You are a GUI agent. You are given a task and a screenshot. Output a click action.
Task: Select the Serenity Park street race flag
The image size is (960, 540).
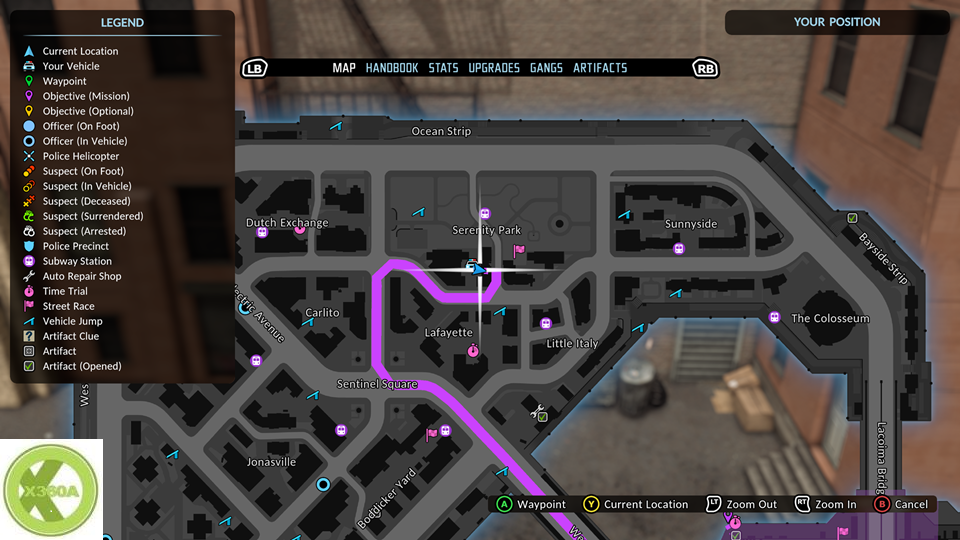(x=518, y=251)
